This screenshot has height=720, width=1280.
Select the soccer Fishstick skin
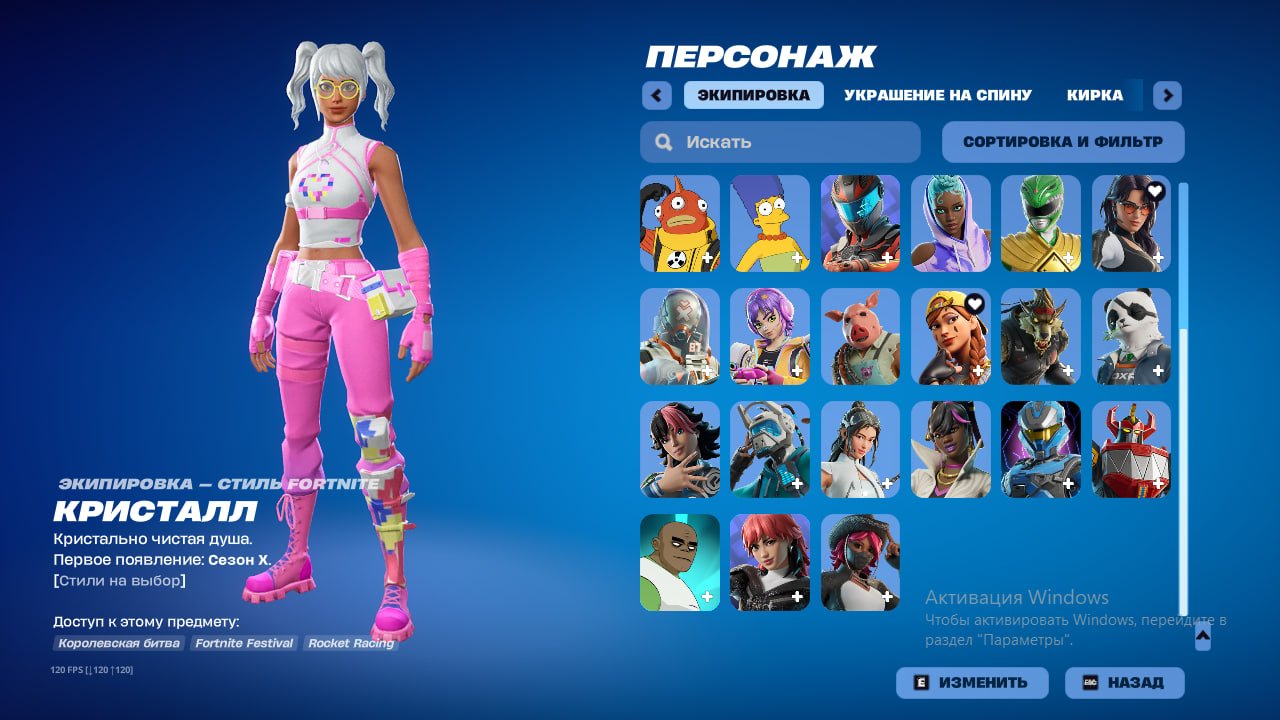tap(679, 223)
